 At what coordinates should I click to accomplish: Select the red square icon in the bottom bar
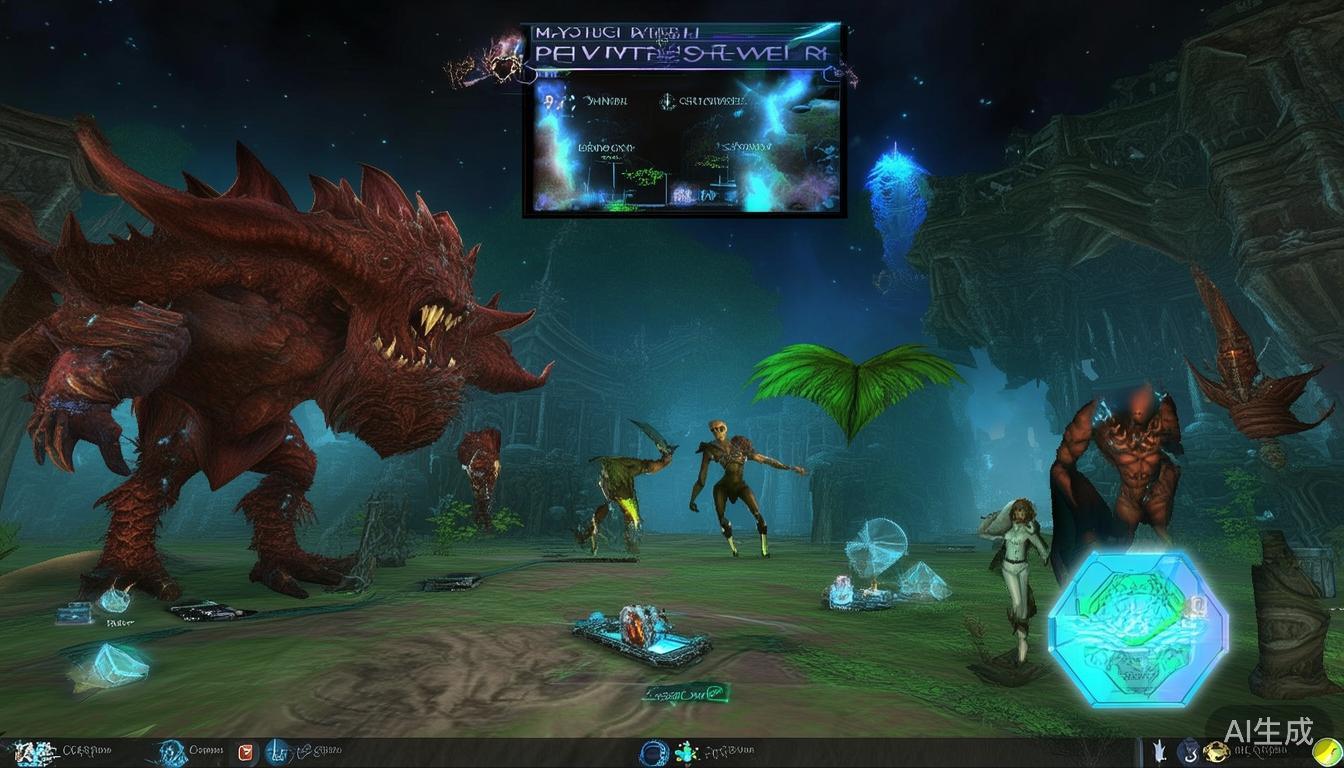coord(247,752)
